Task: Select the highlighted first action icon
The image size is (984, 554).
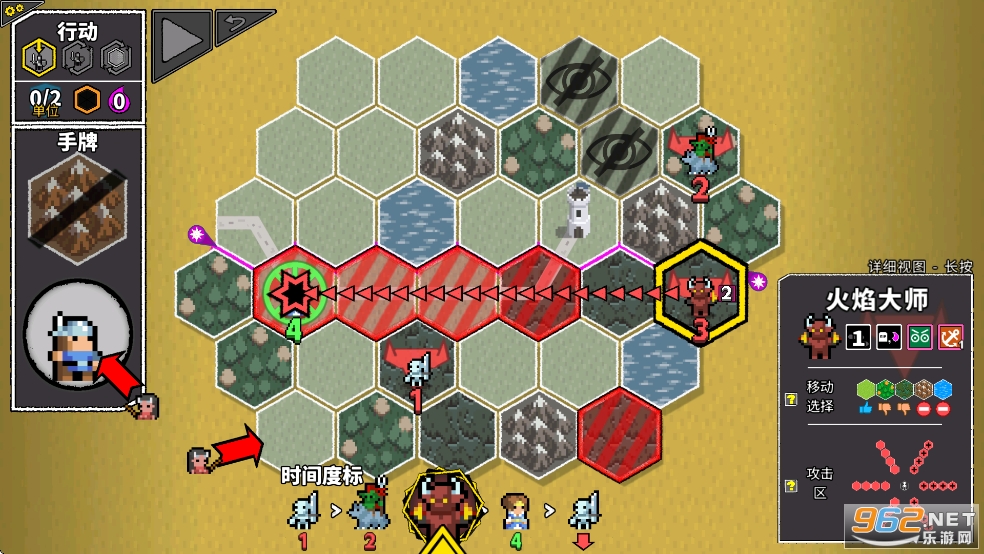Action: 38,58
